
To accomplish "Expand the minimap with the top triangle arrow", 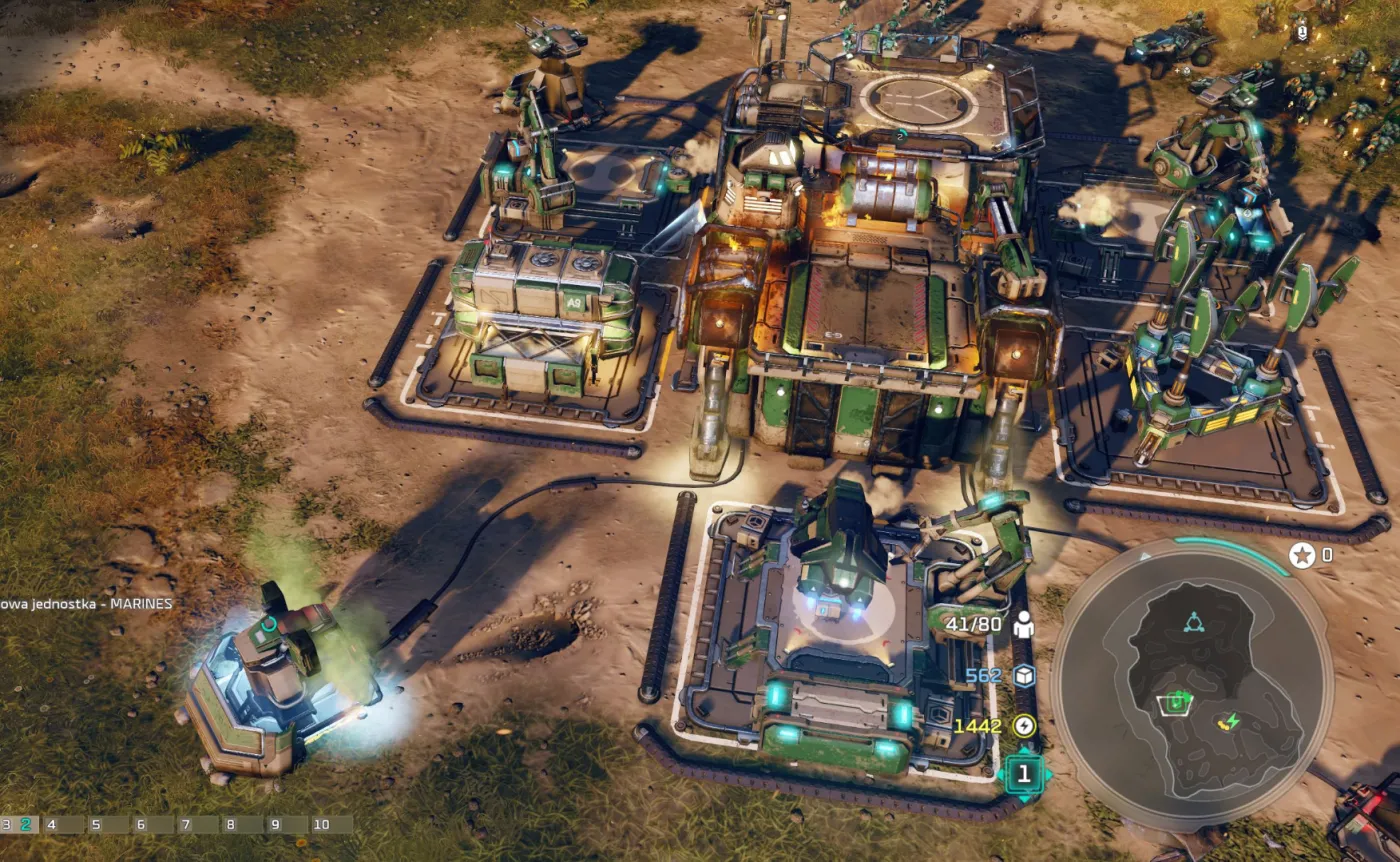I will point(1145,557).
